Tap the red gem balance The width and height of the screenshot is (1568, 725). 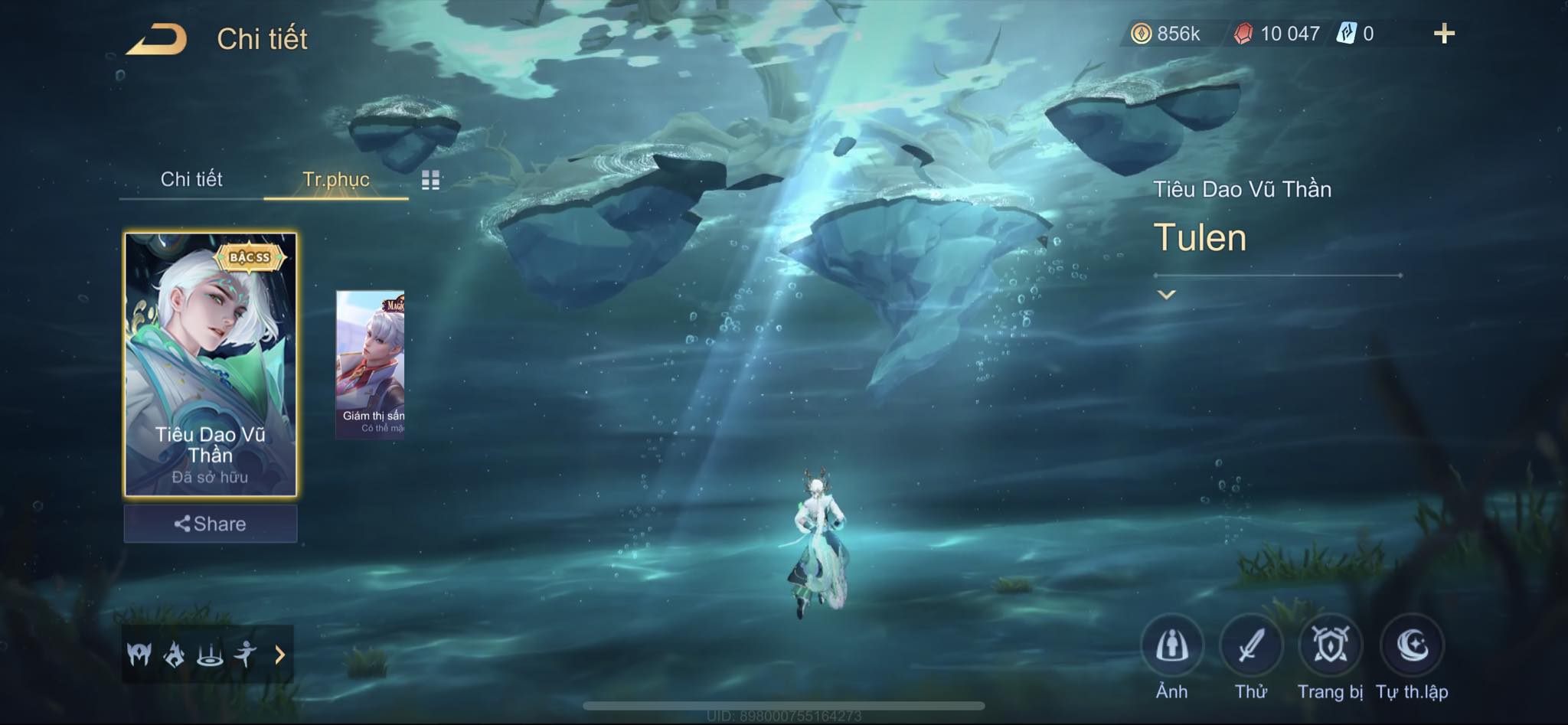[x=1278, y=34]
